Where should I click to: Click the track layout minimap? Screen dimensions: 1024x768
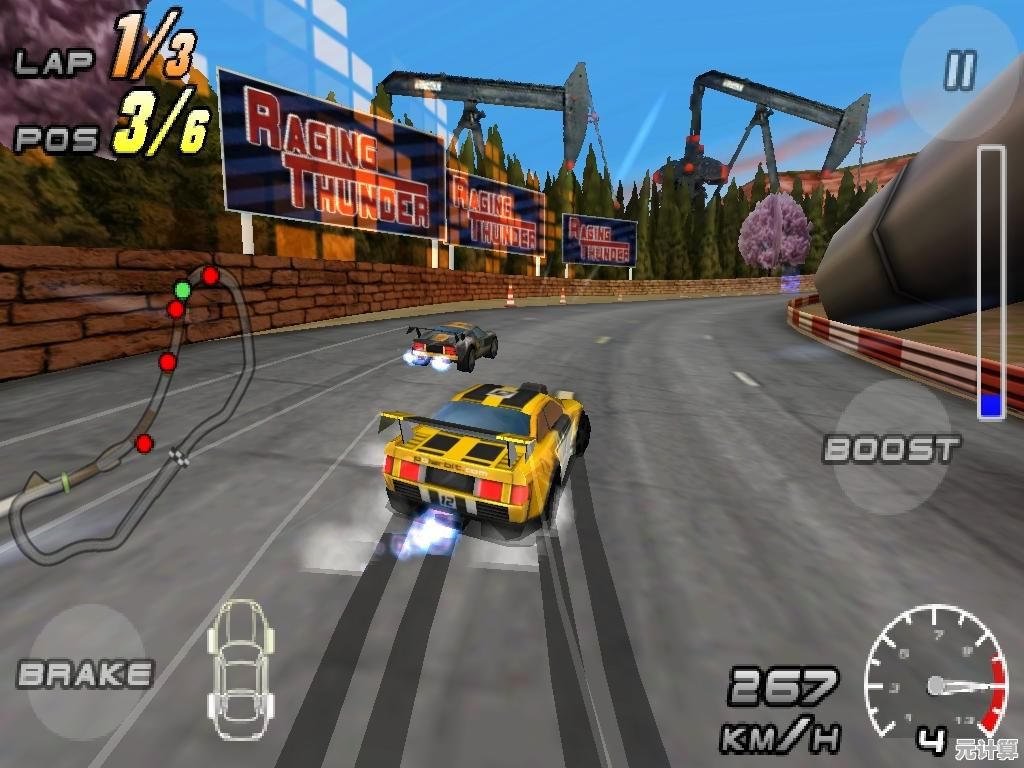coord(140,410)
